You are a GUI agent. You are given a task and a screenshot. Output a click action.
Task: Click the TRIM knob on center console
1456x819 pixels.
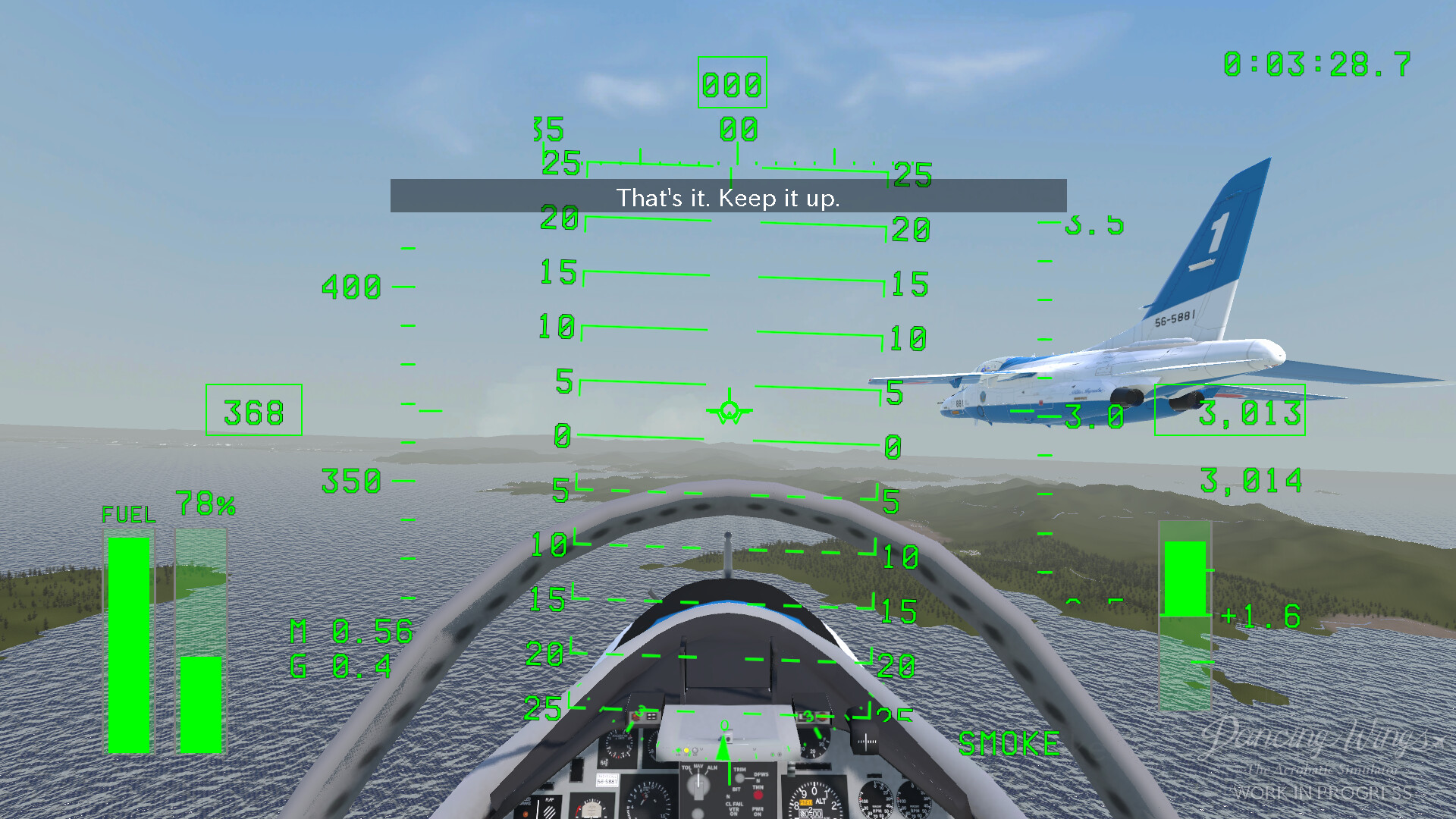739,778
